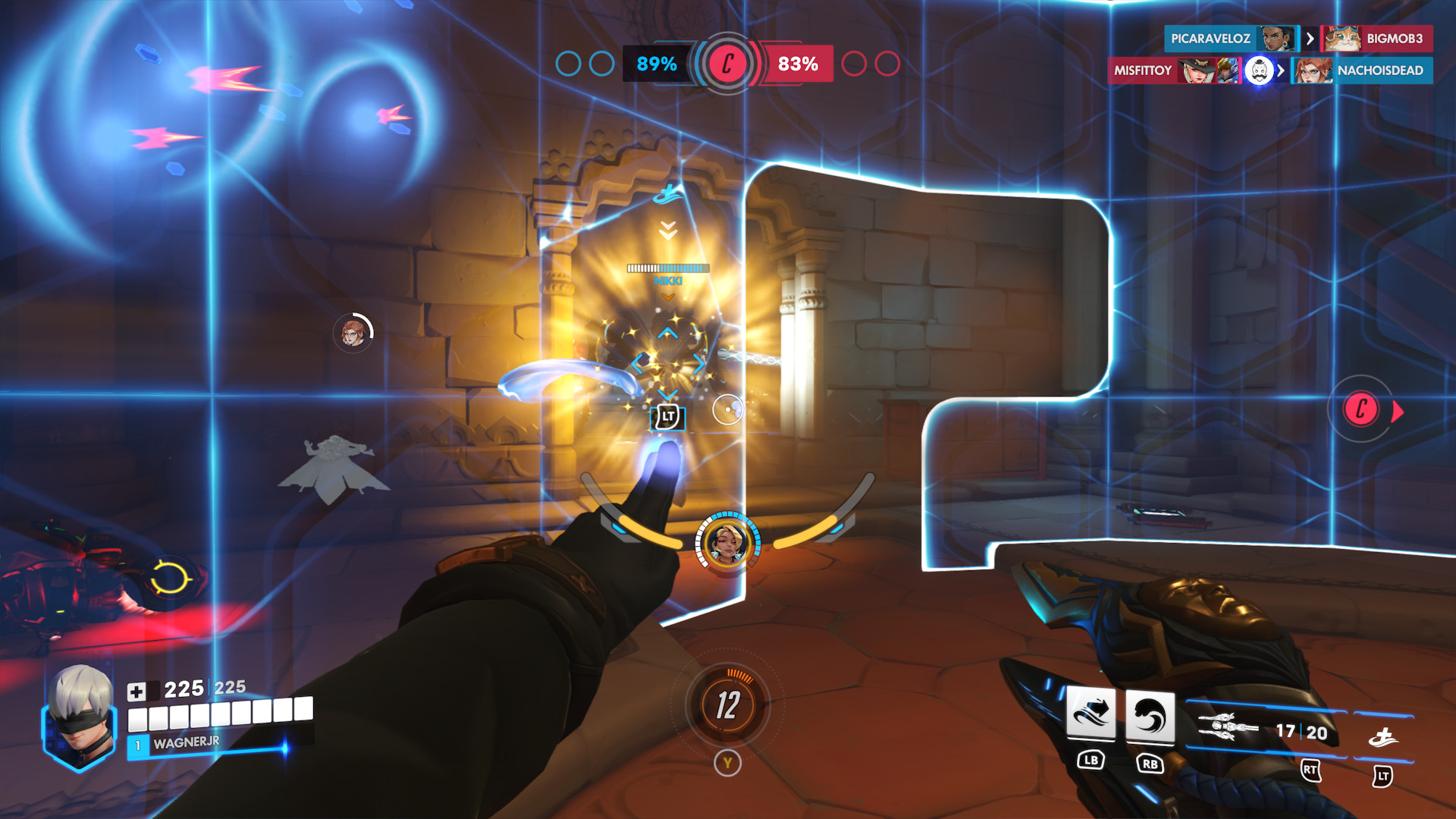This screenshot has height=819, width=1456.
Task: Use the Protection Suzu ability icon
Action: [1150, 715]
